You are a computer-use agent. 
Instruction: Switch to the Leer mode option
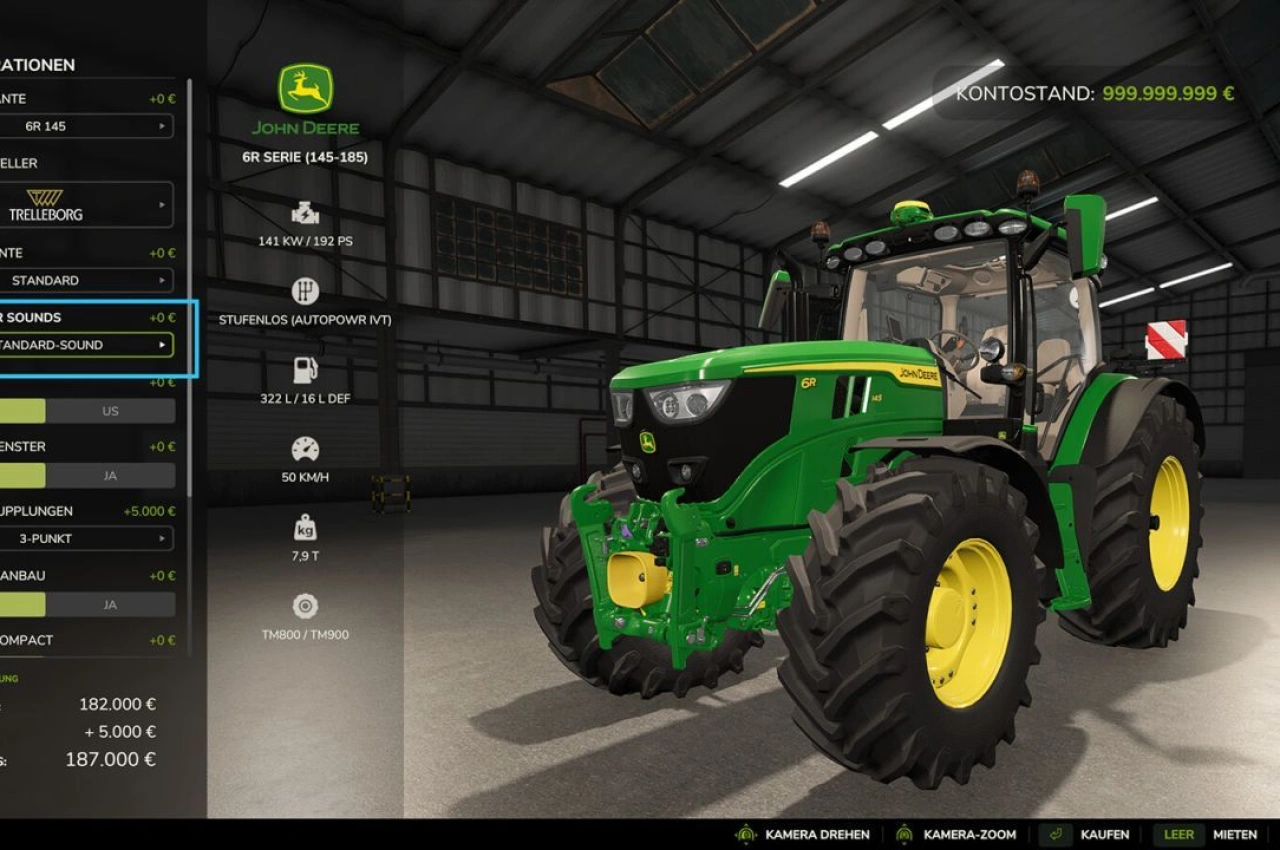pyautogui.click(x=1178, y=834)
